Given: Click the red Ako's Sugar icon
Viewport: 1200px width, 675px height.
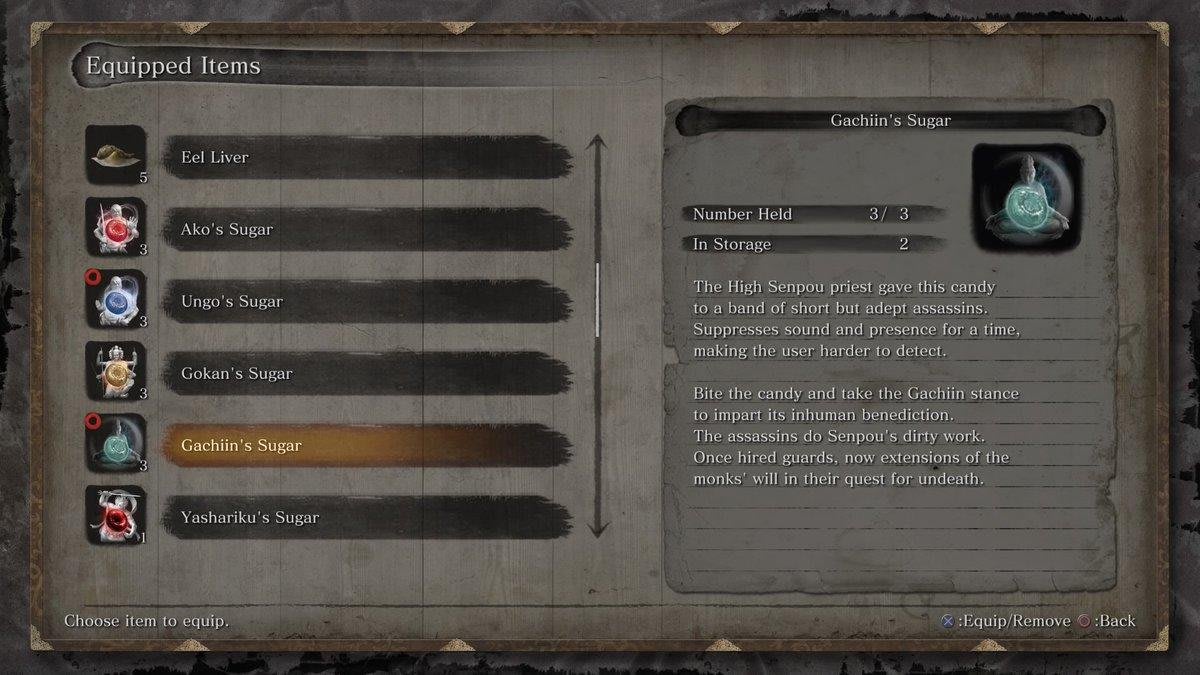Looking at the screenshot, I should (x=116, y=228).
